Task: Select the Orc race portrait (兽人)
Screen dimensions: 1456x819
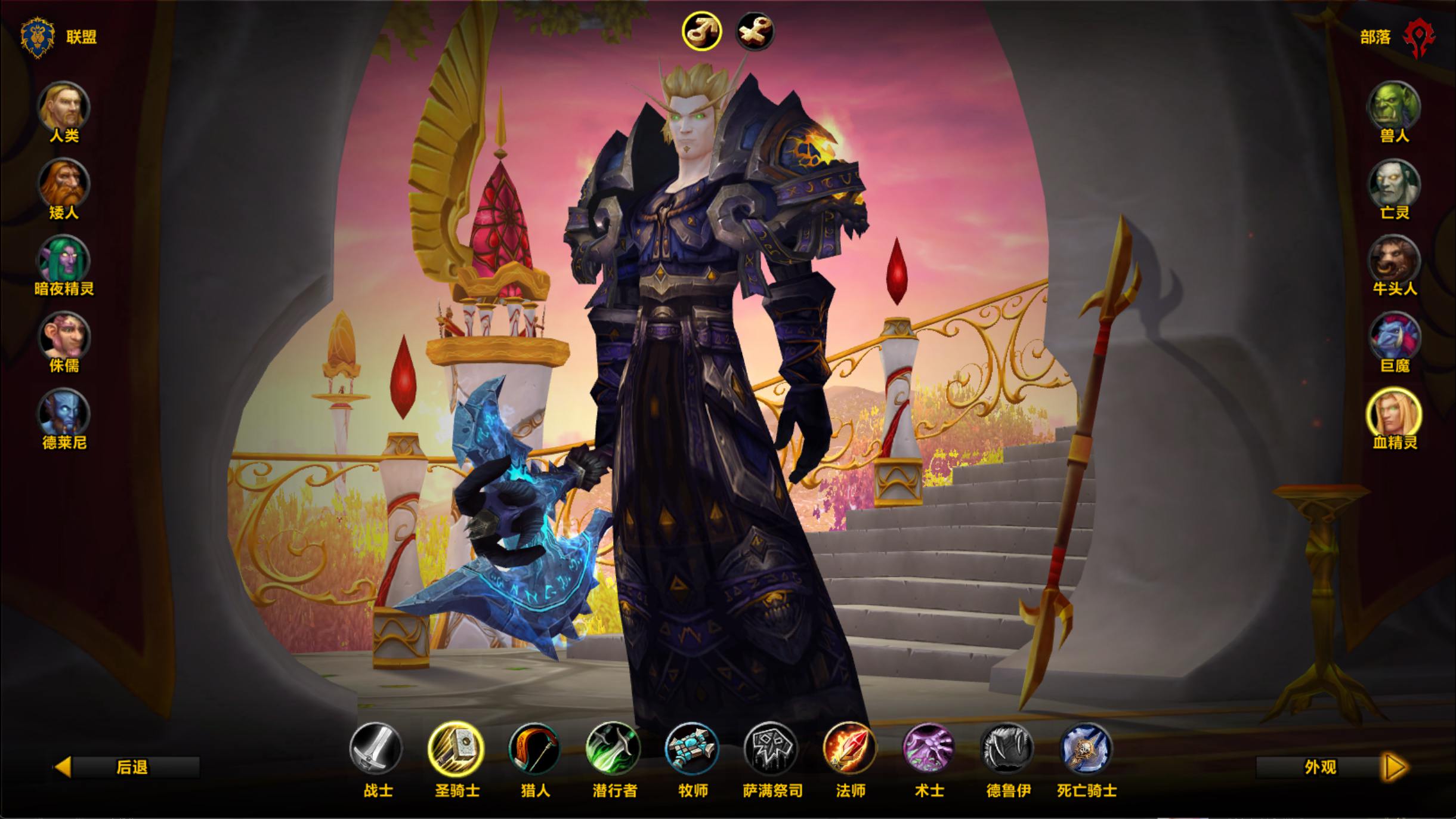Action: 1393,107
